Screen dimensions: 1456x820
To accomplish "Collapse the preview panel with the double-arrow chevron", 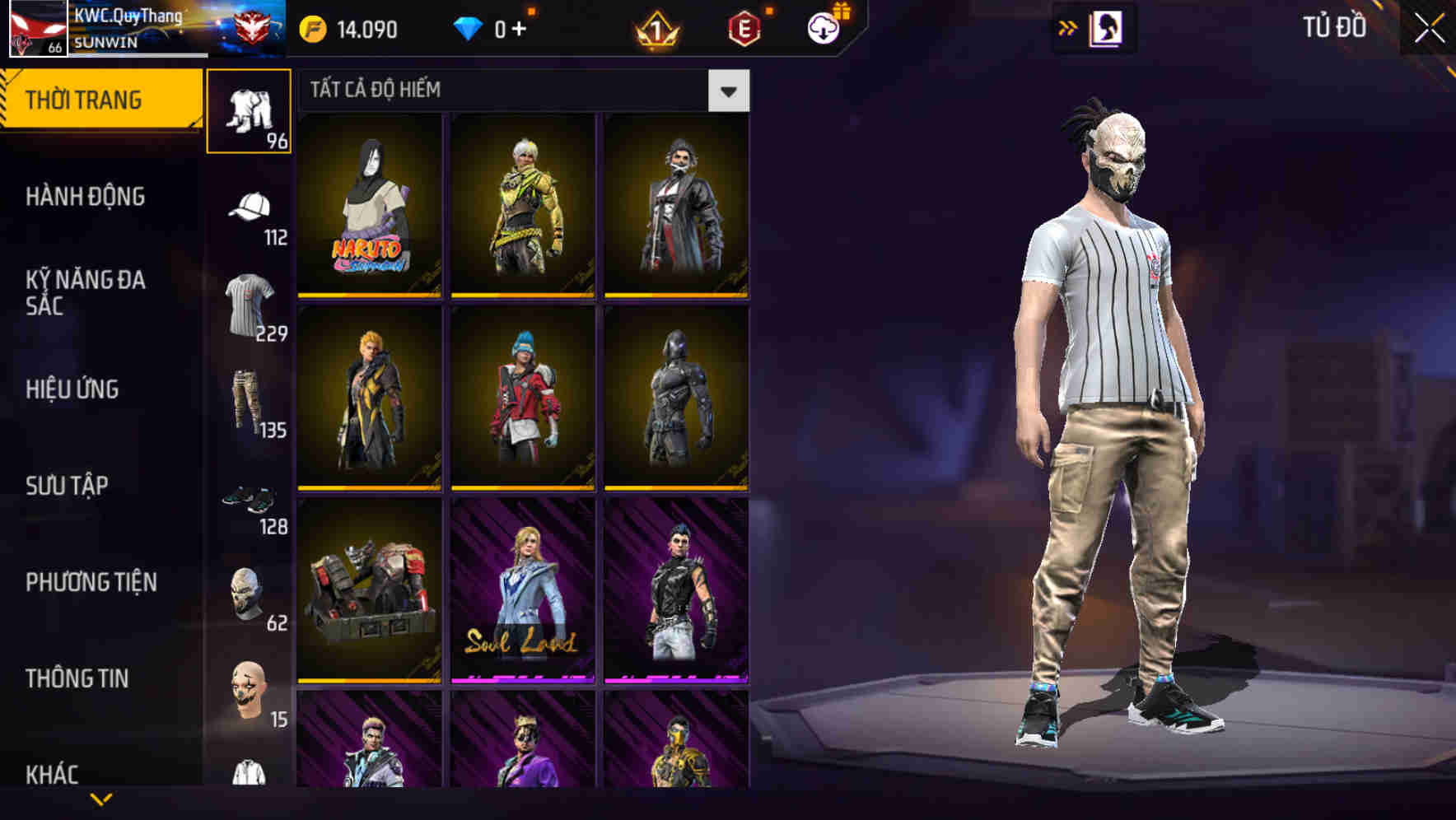I will pos(1066,27).
